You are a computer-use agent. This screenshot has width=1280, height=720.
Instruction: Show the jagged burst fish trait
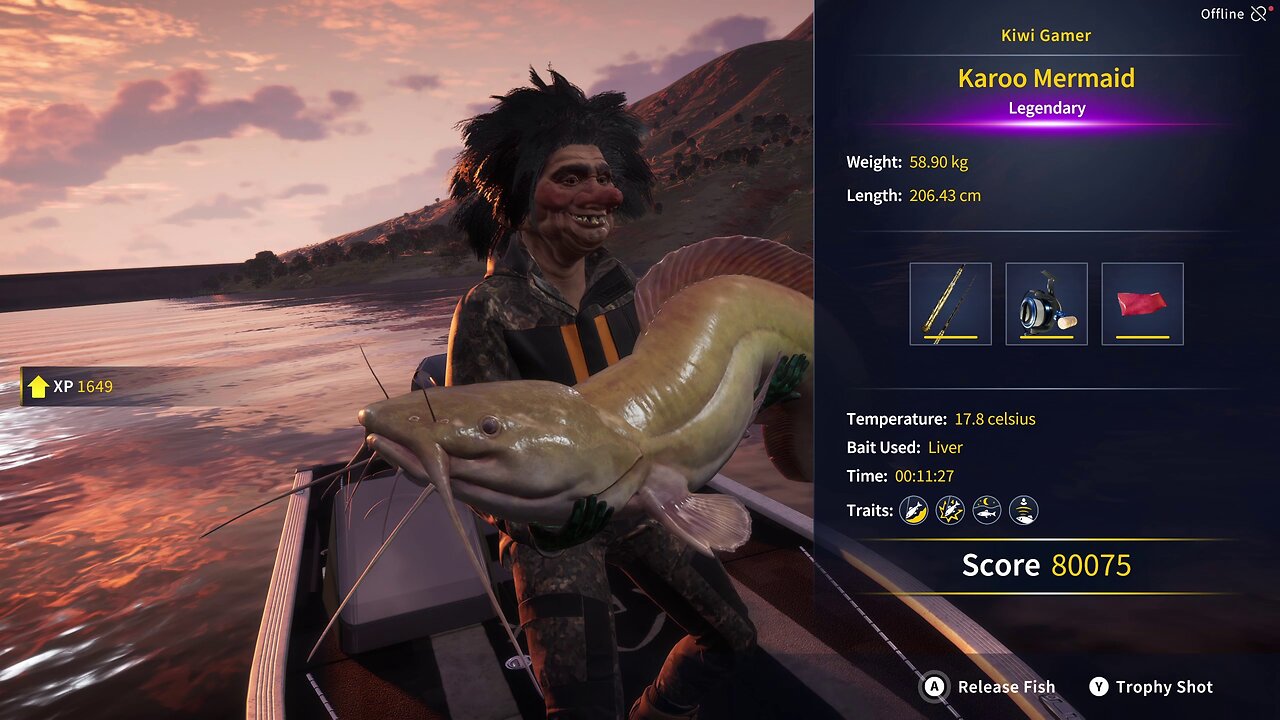(x=950, y=511)
